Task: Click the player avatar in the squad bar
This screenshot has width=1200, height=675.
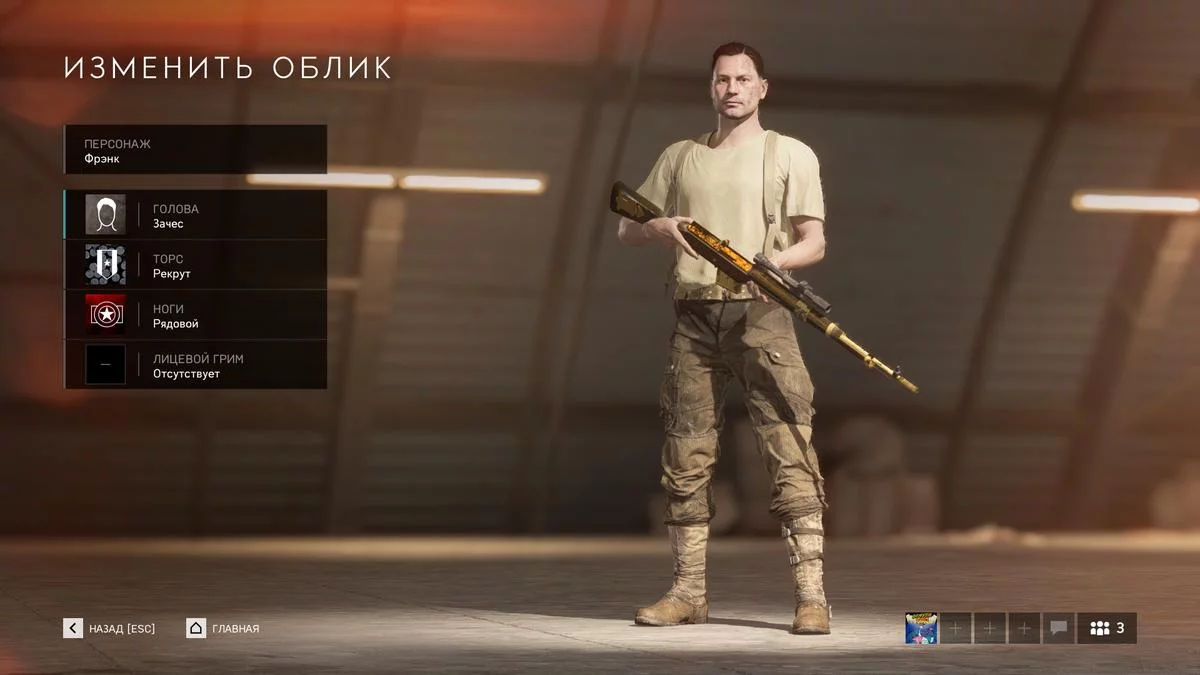Action: tap(920, 628)
